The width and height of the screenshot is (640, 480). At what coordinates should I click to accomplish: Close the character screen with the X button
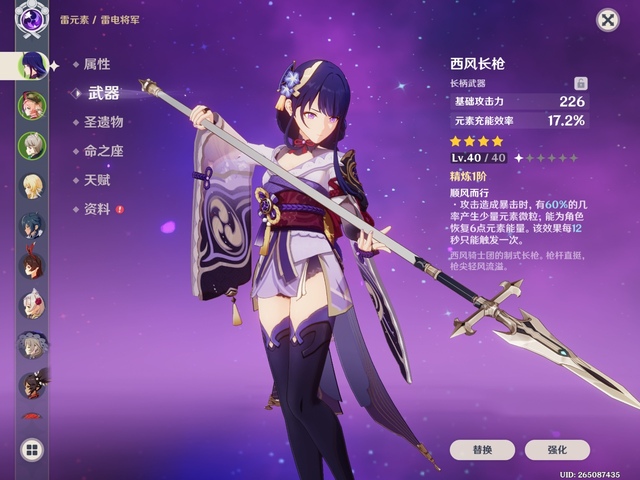tap(607, 20)
